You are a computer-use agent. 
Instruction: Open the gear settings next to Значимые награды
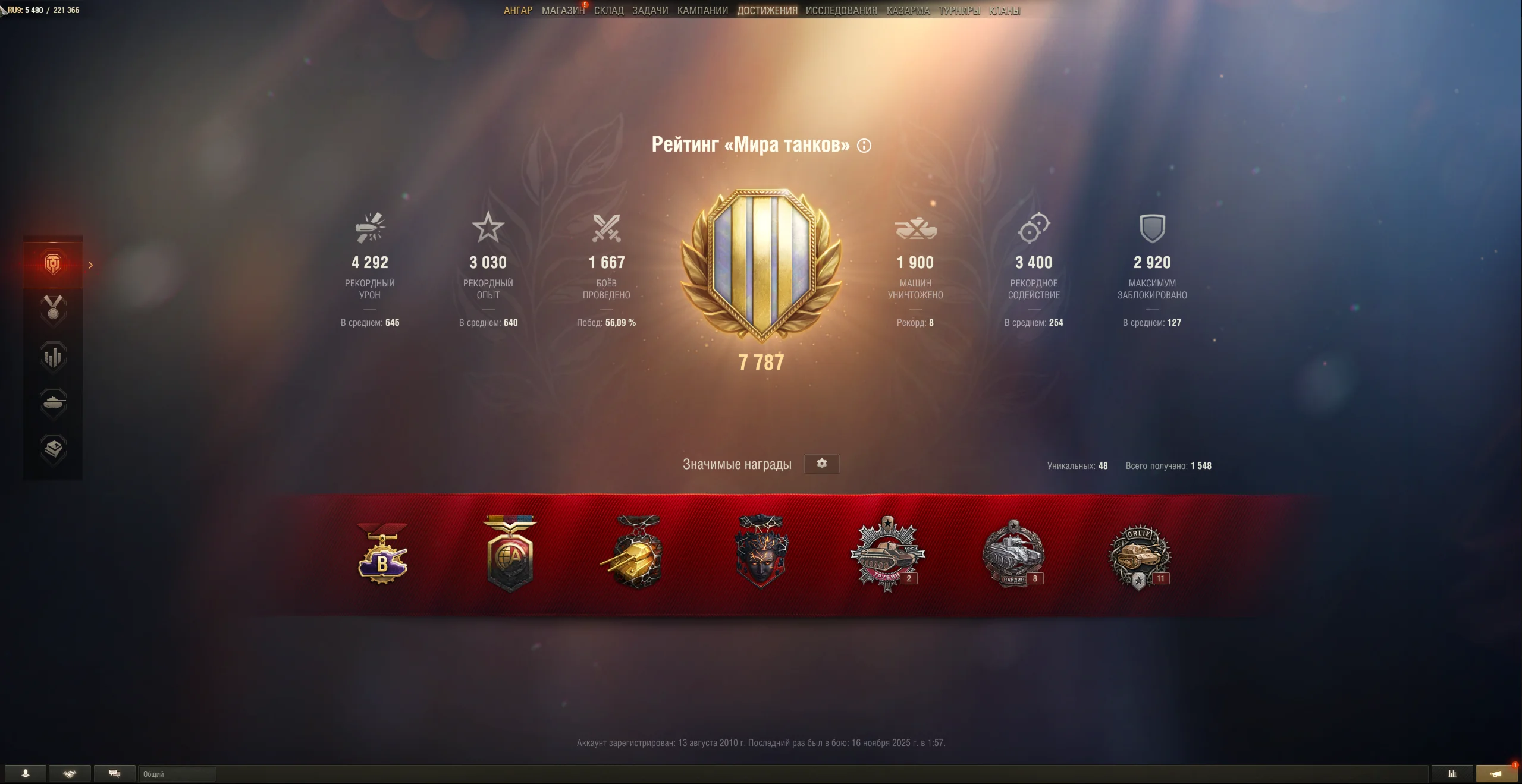pyautogui.click(x=823, y=464)
